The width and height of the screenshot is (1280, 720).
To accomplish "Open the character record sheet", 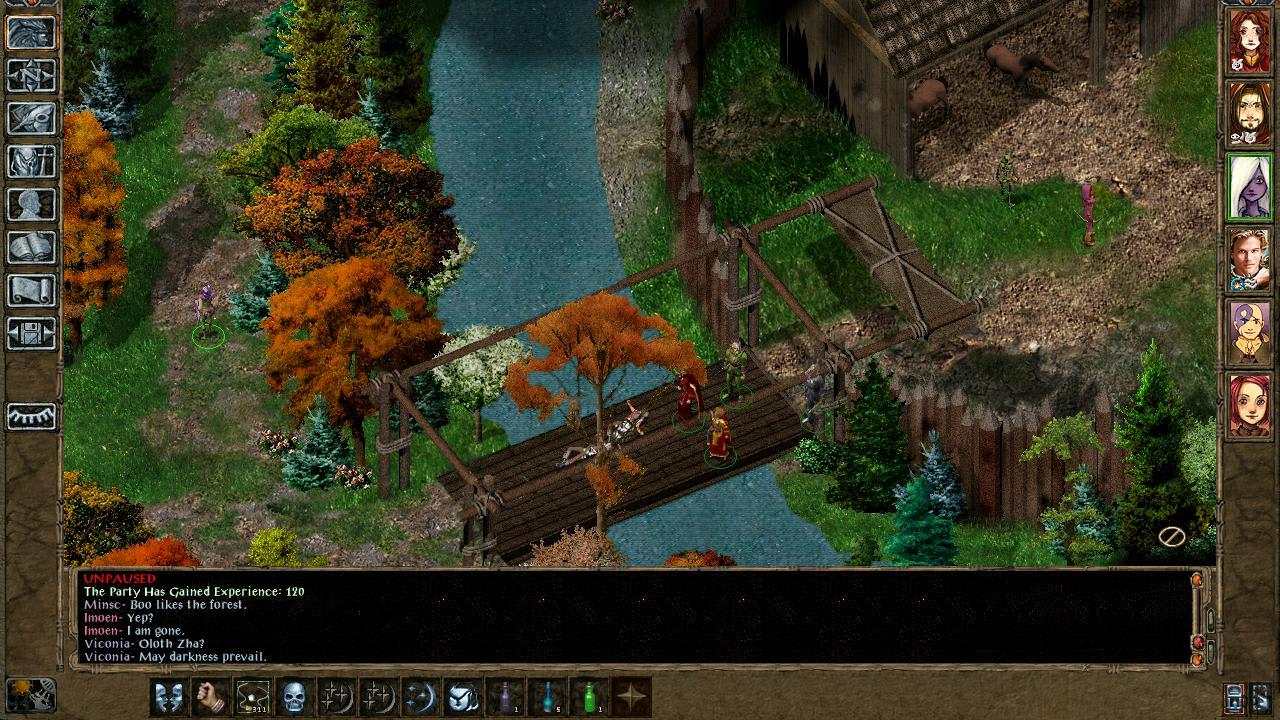I will (31, 205).
